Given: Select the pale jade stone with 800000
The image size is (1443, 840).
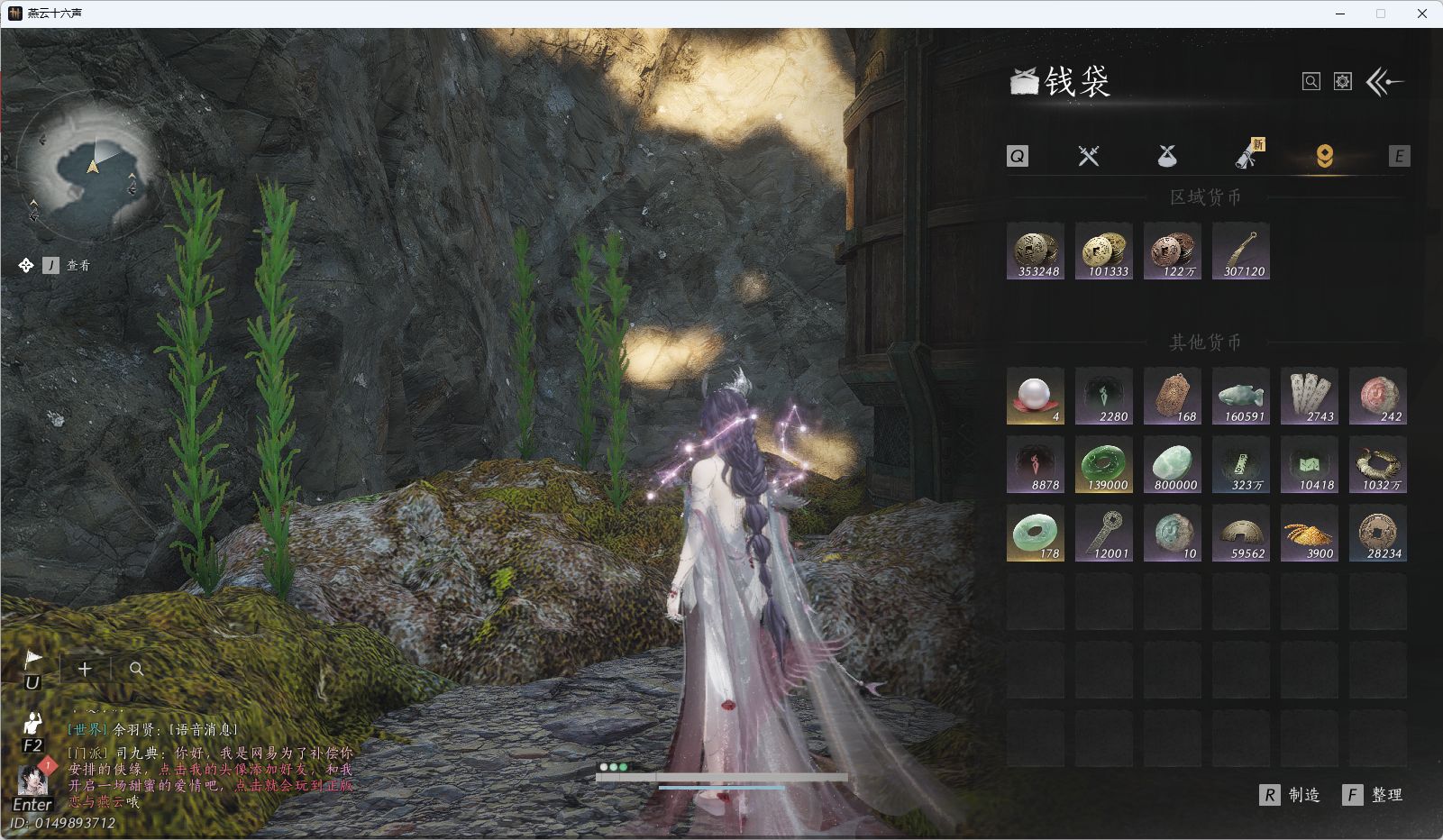Looking at the screenshot, I should coord(1173,464).
